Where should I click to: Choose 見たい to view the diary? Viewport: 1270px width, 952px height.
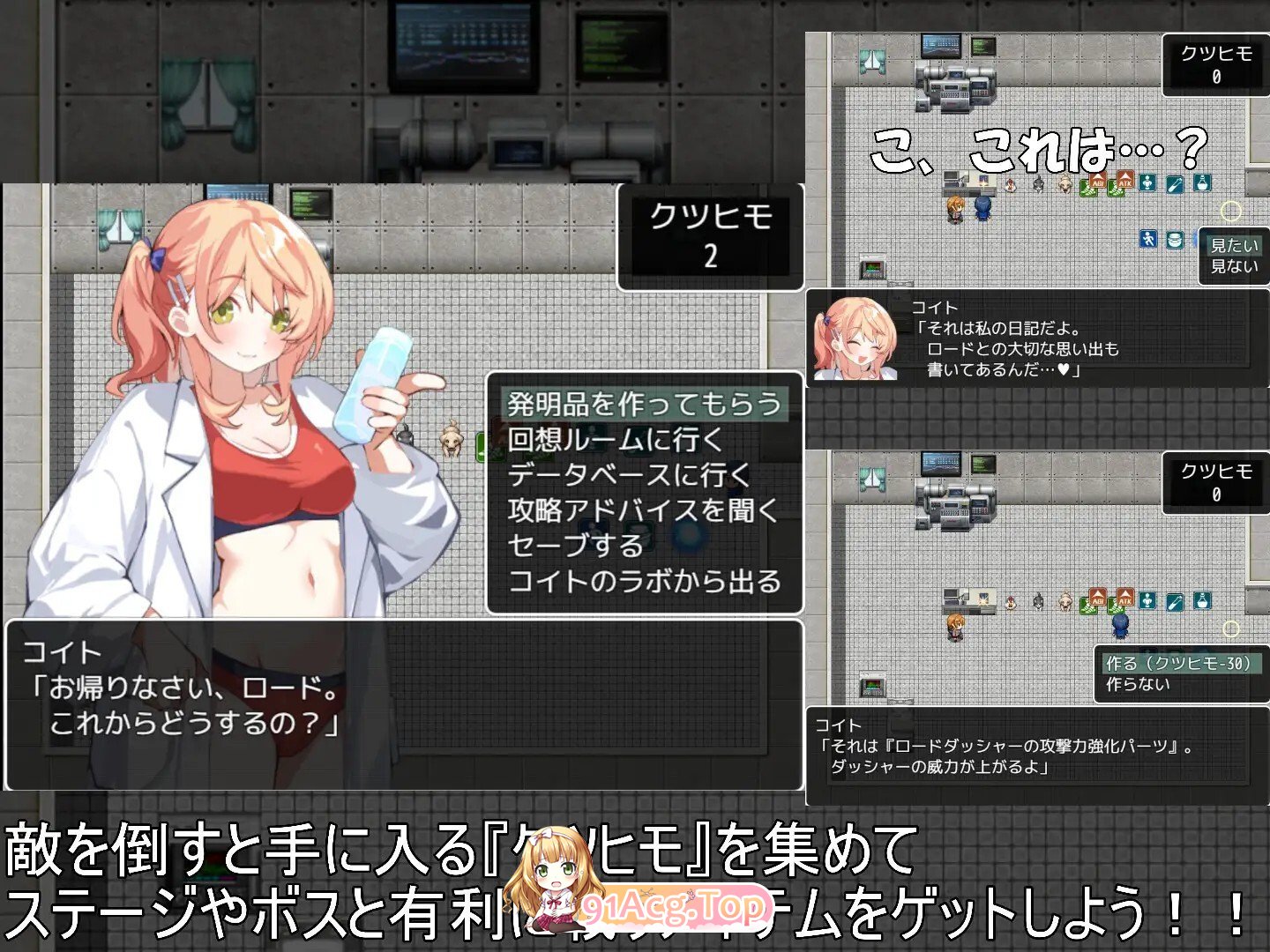pos(1235,246)
